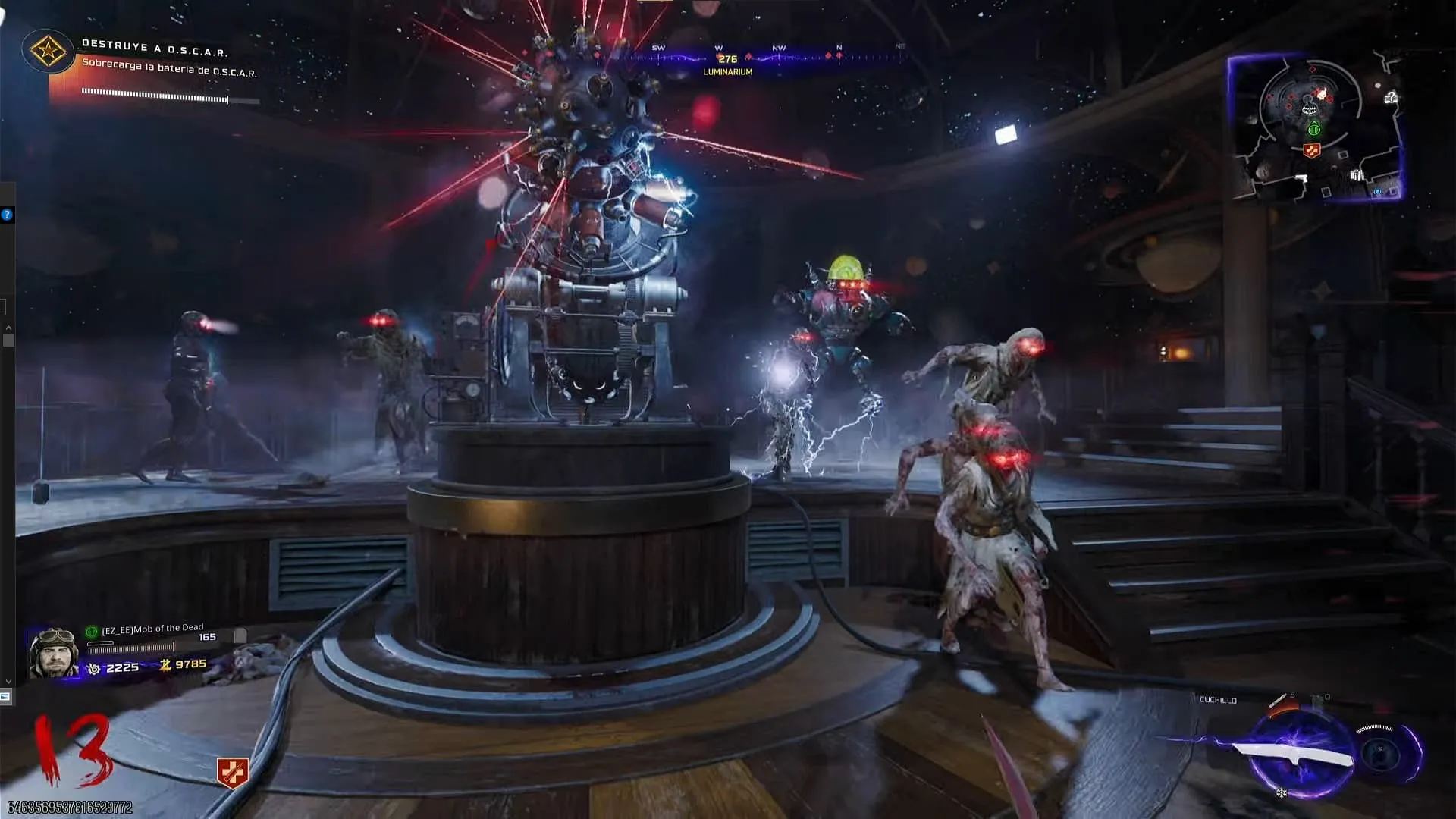Click the D.S.C.A.R. objective star emblem

pyautogui.click(x=48, y=52)
